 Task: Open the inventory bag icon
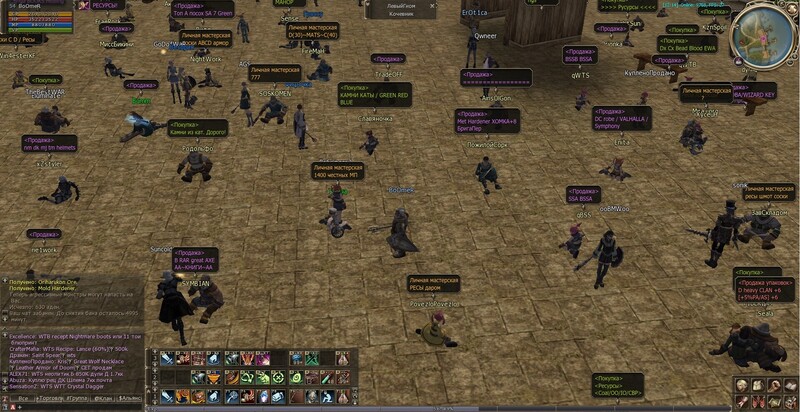coord(757,385)
